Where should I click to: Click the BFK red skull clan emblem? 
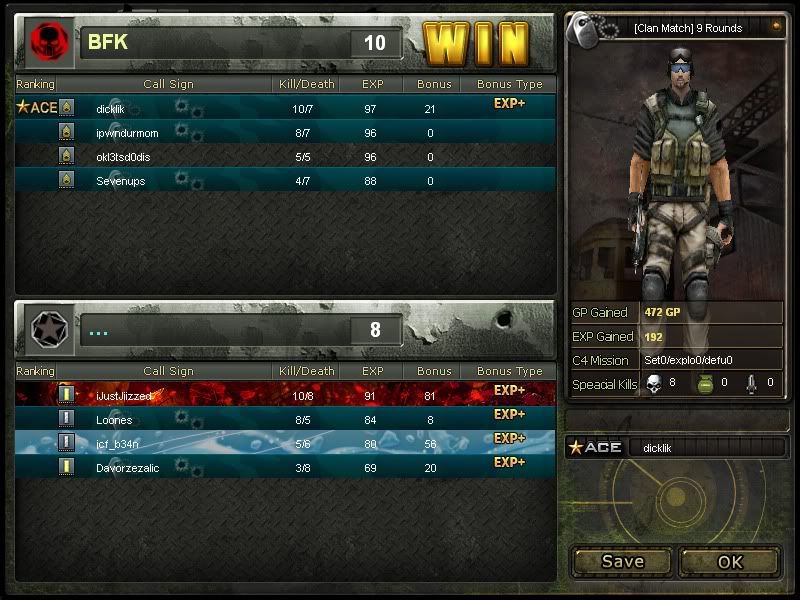46,42
